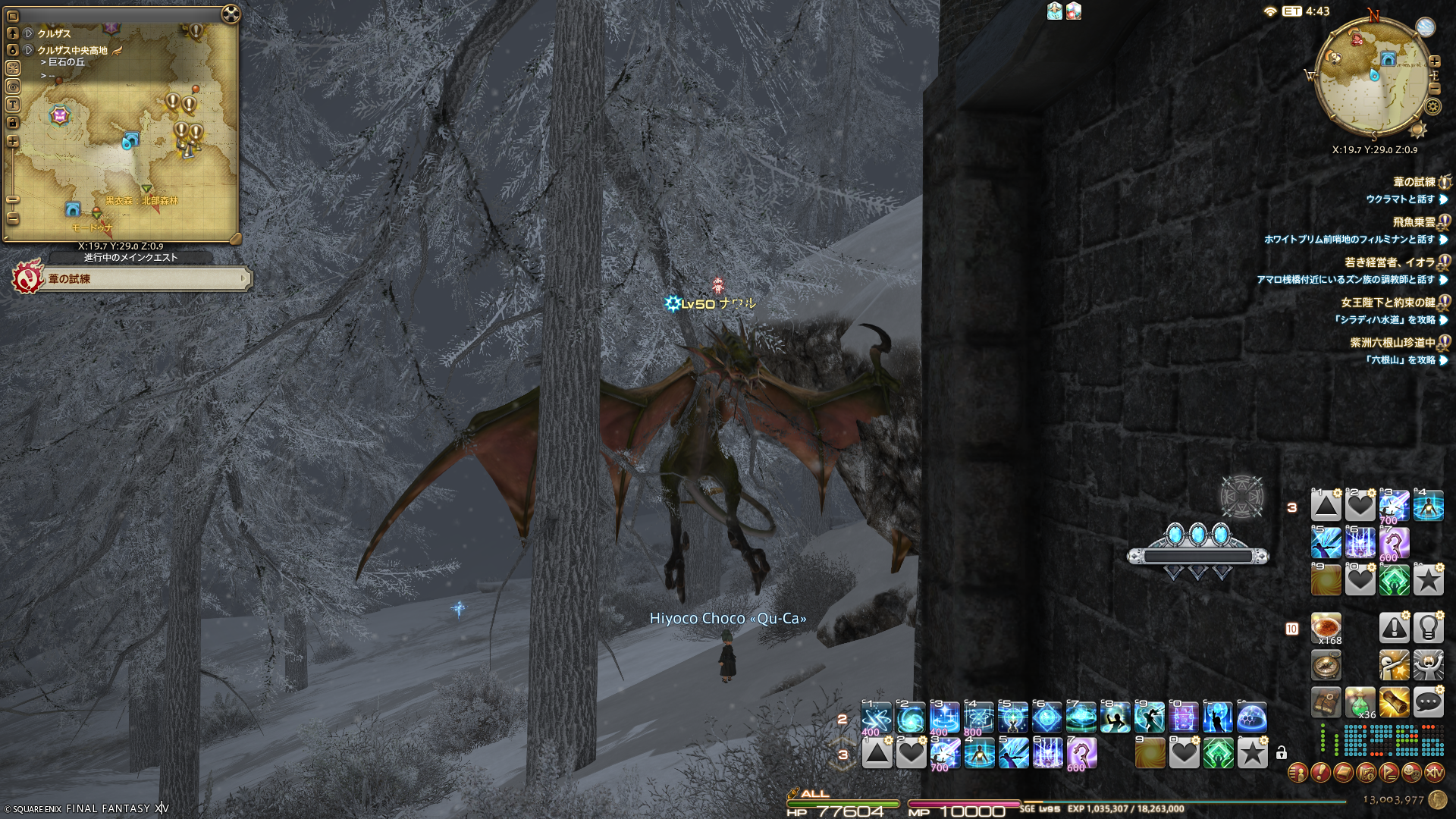Zoom in the circular minimap
The width and height of the screenshot is (1456, 819).
tap(1434, 61)
